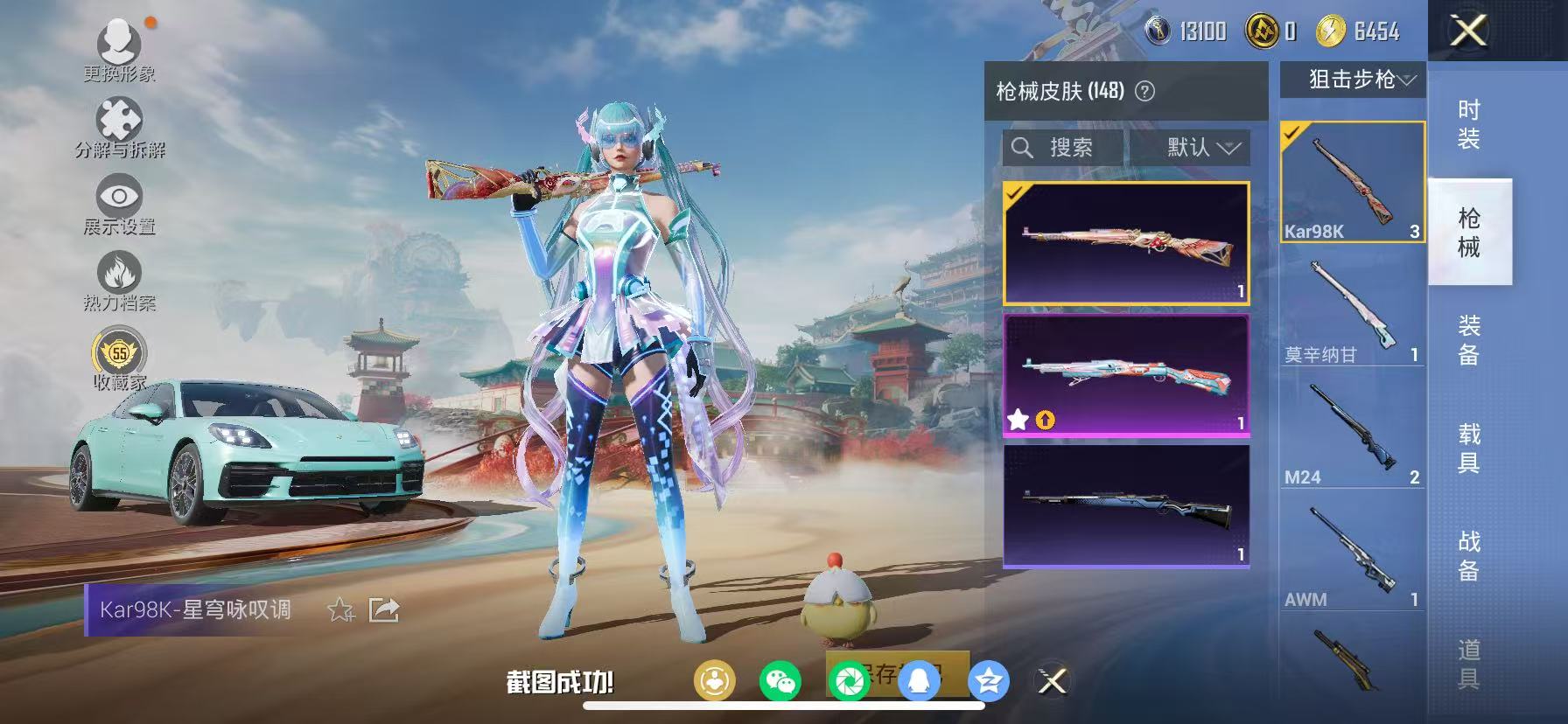1568x724 pixels.
Task: Click the help question mark next to 枪械皮肤
Action: tap(1146, 89)
